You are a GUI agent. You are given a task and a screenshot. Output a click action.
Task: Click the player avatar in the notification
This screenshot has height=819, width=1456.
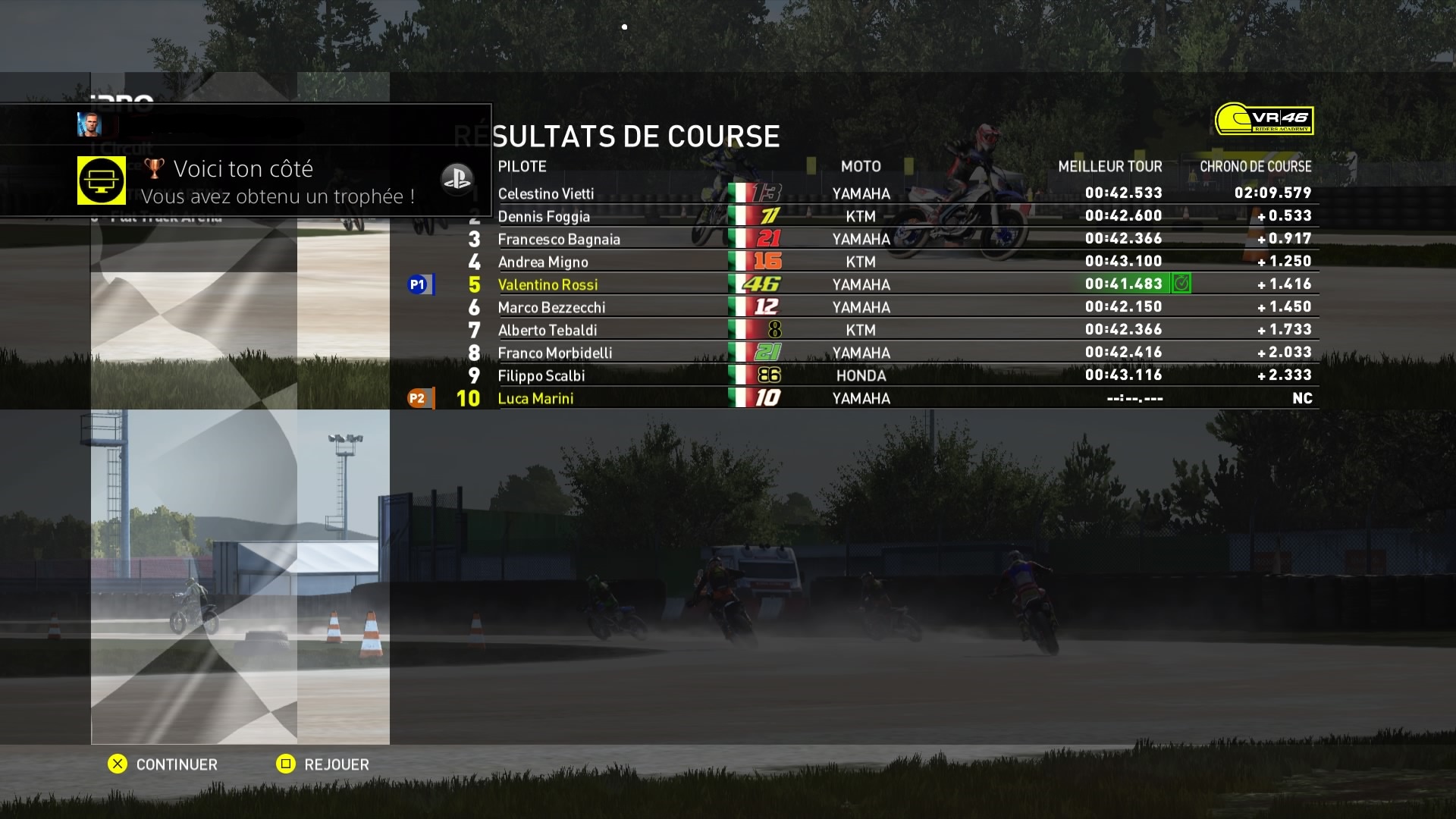point(89,124)
